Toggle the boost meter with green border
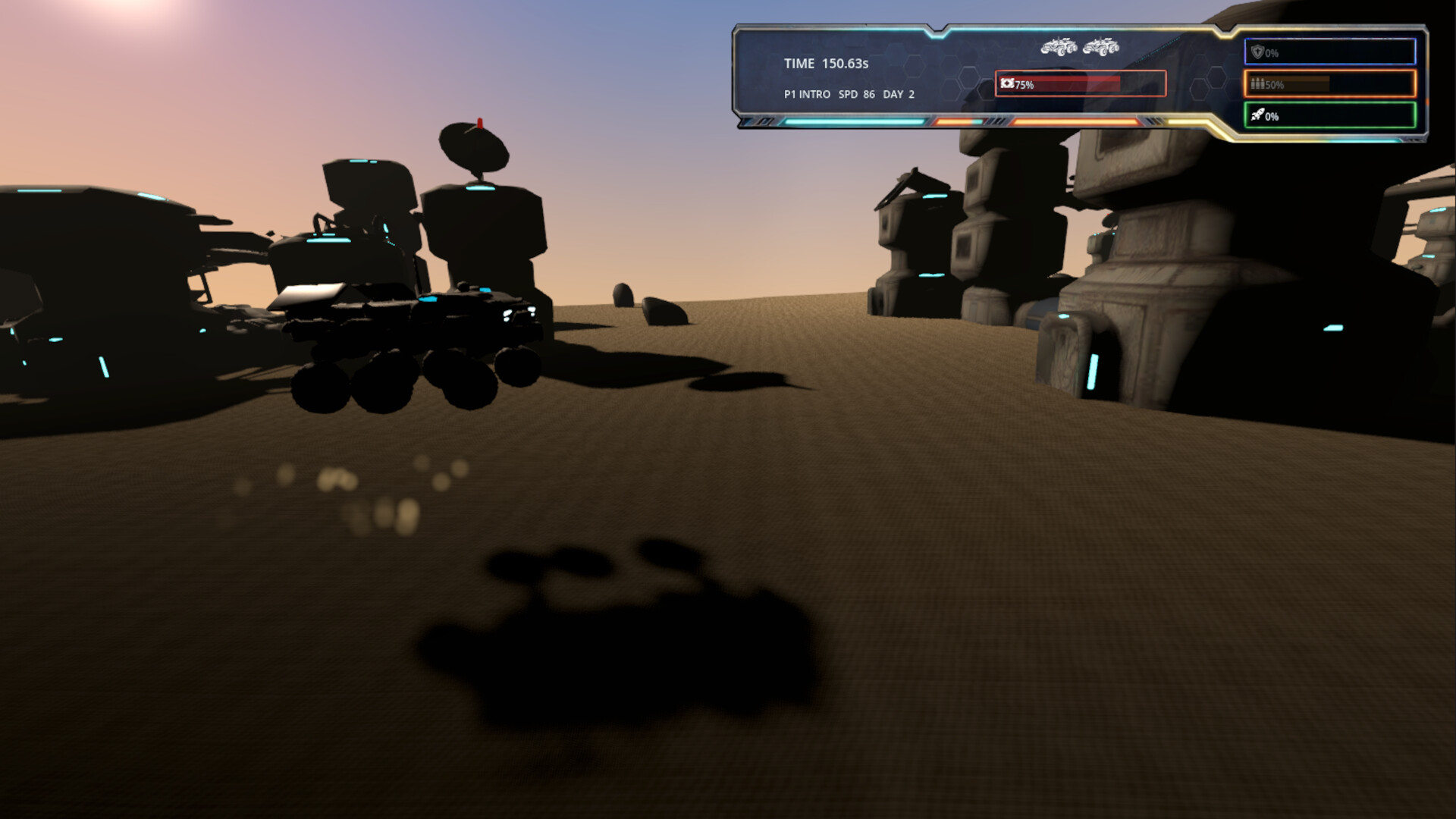Viewport: 1456px width, 819px height. click(1331, 116)
